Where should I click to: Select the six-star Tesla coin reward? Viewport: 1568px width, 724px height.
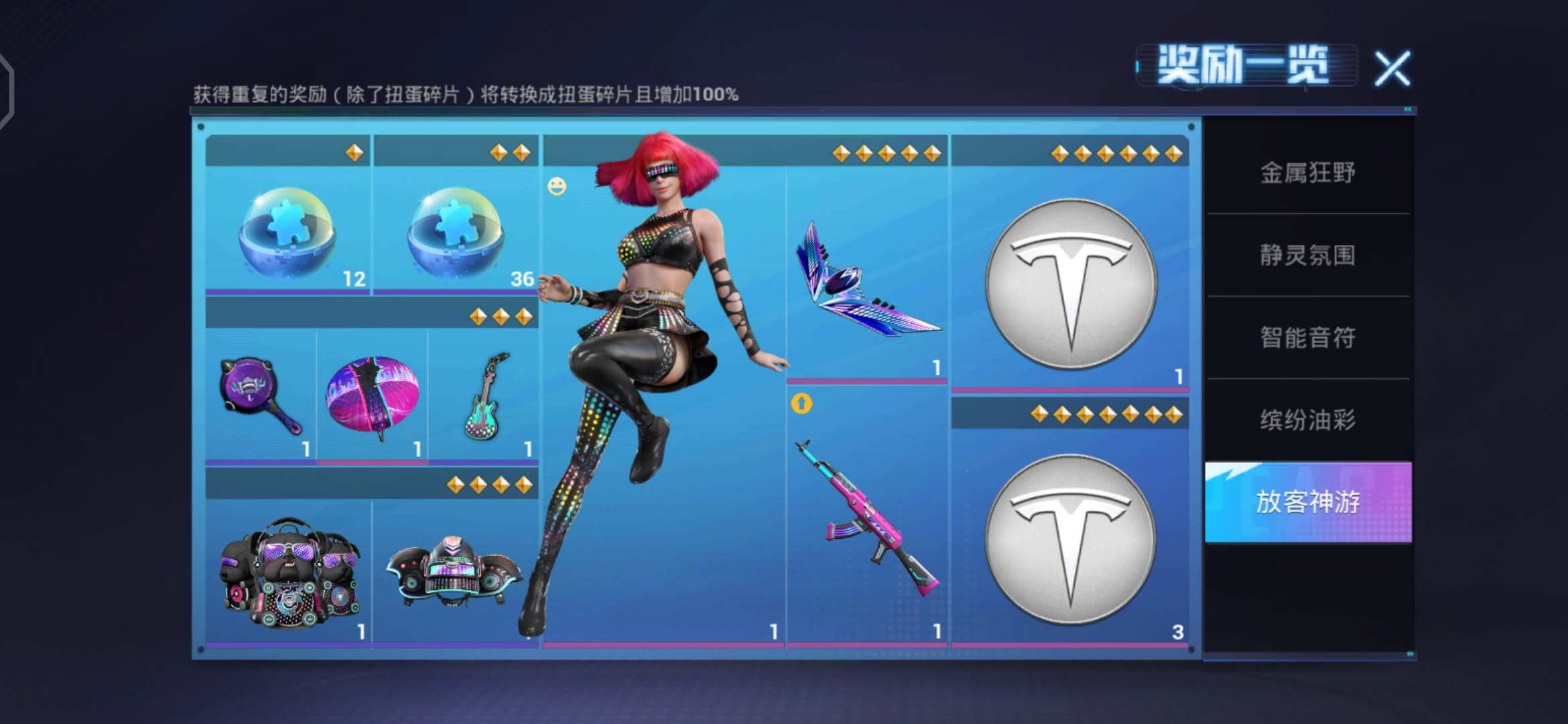pyautogui.click(x=1070, y=283)
